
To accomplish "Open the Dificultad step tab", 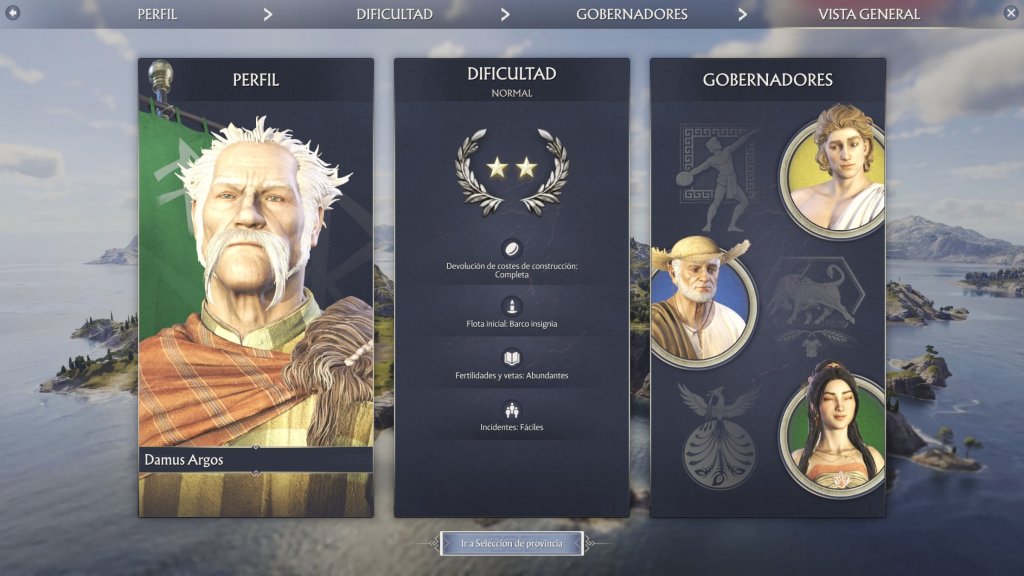I will point(394,14).
